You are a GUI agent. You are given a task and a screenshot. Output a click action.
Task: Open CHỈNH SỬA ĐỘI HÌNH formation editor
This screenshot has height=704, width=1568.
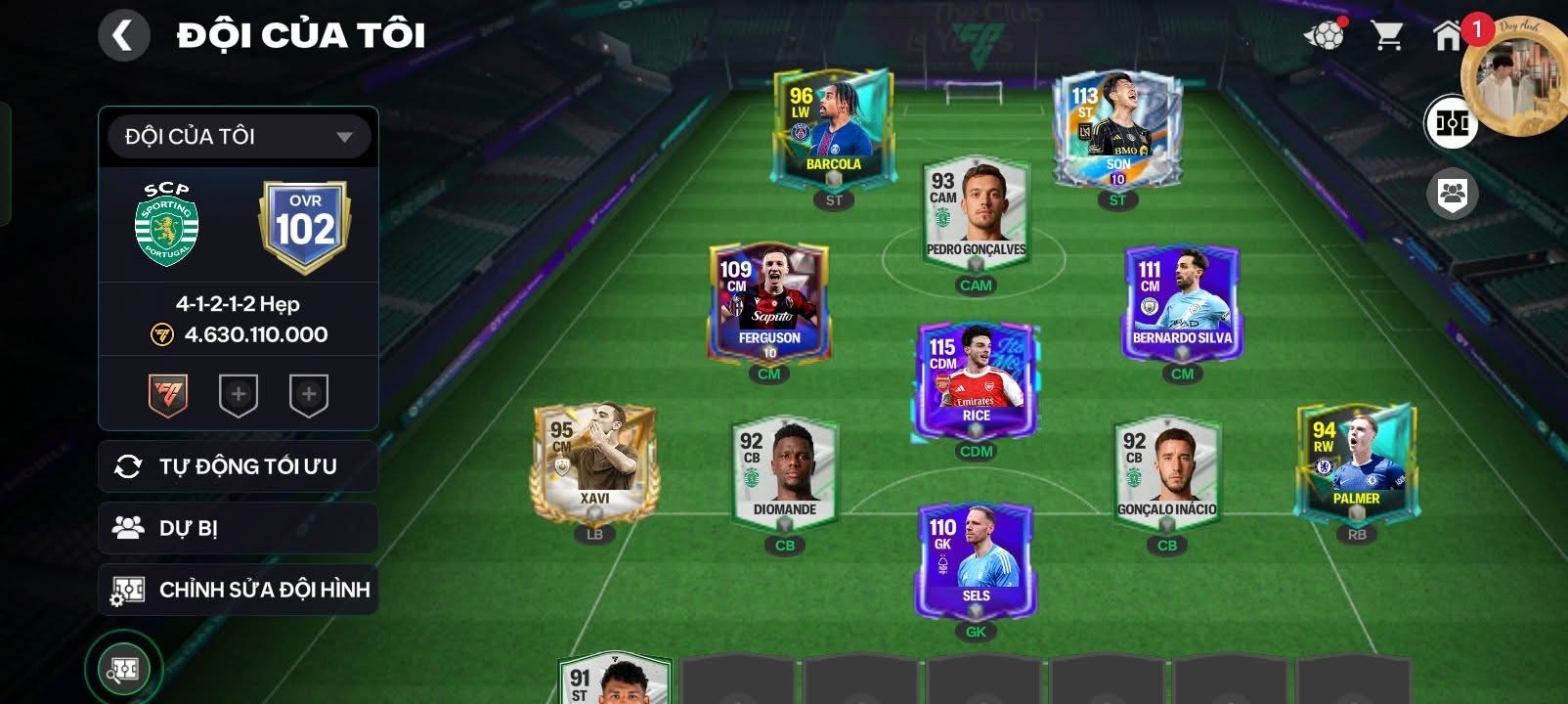coord(239,590)
